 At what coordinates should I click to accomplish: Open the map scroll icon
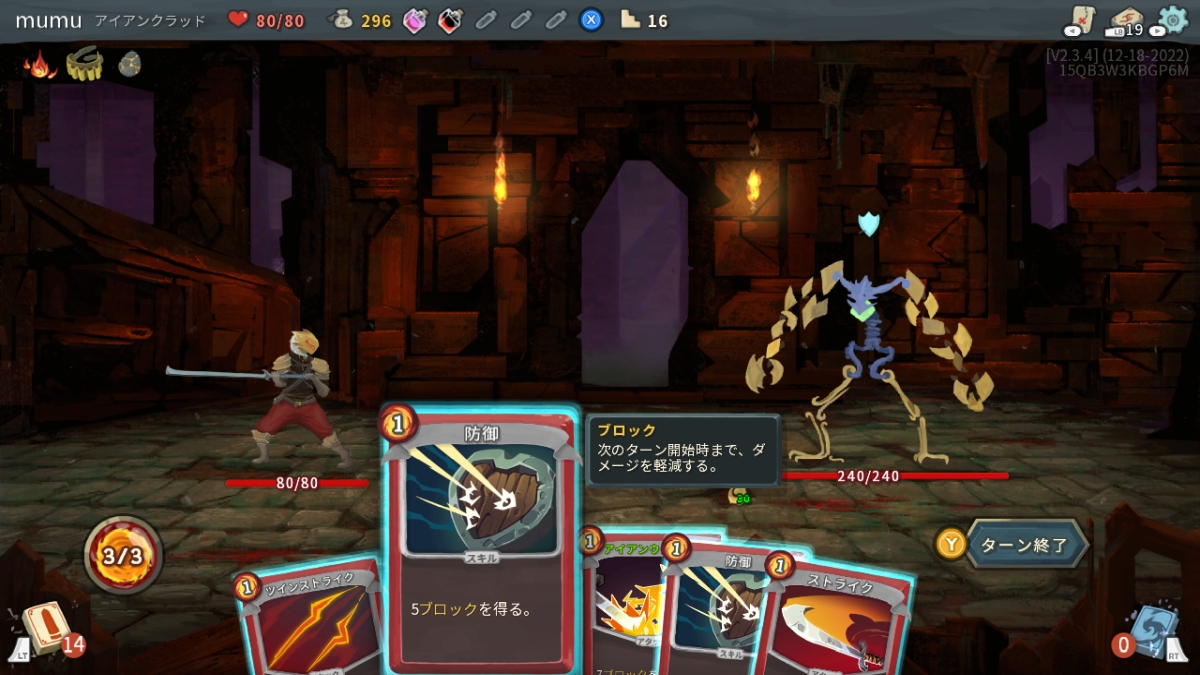[x=1081, y=20]
